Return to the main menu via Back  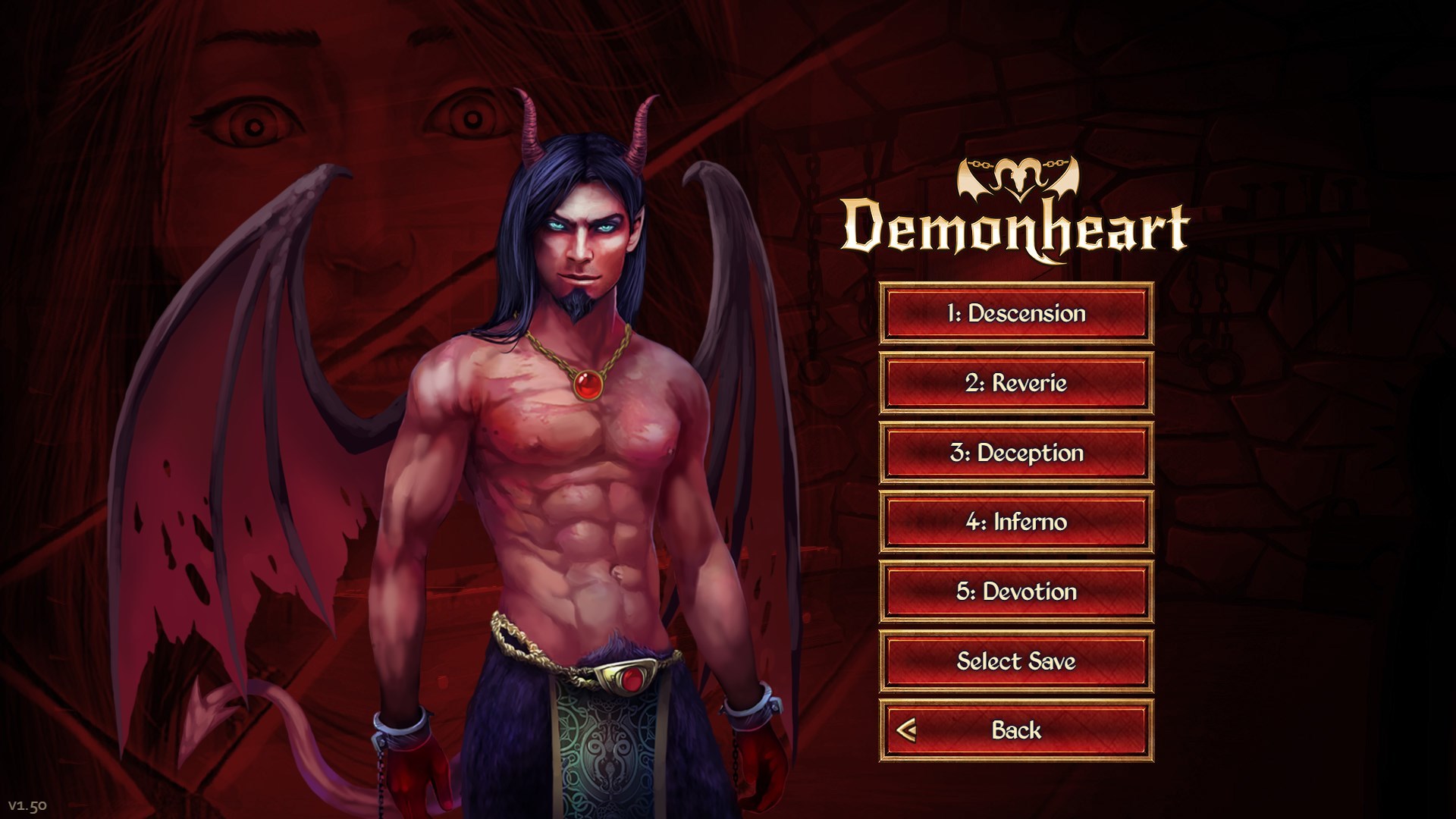(1016, 730)
